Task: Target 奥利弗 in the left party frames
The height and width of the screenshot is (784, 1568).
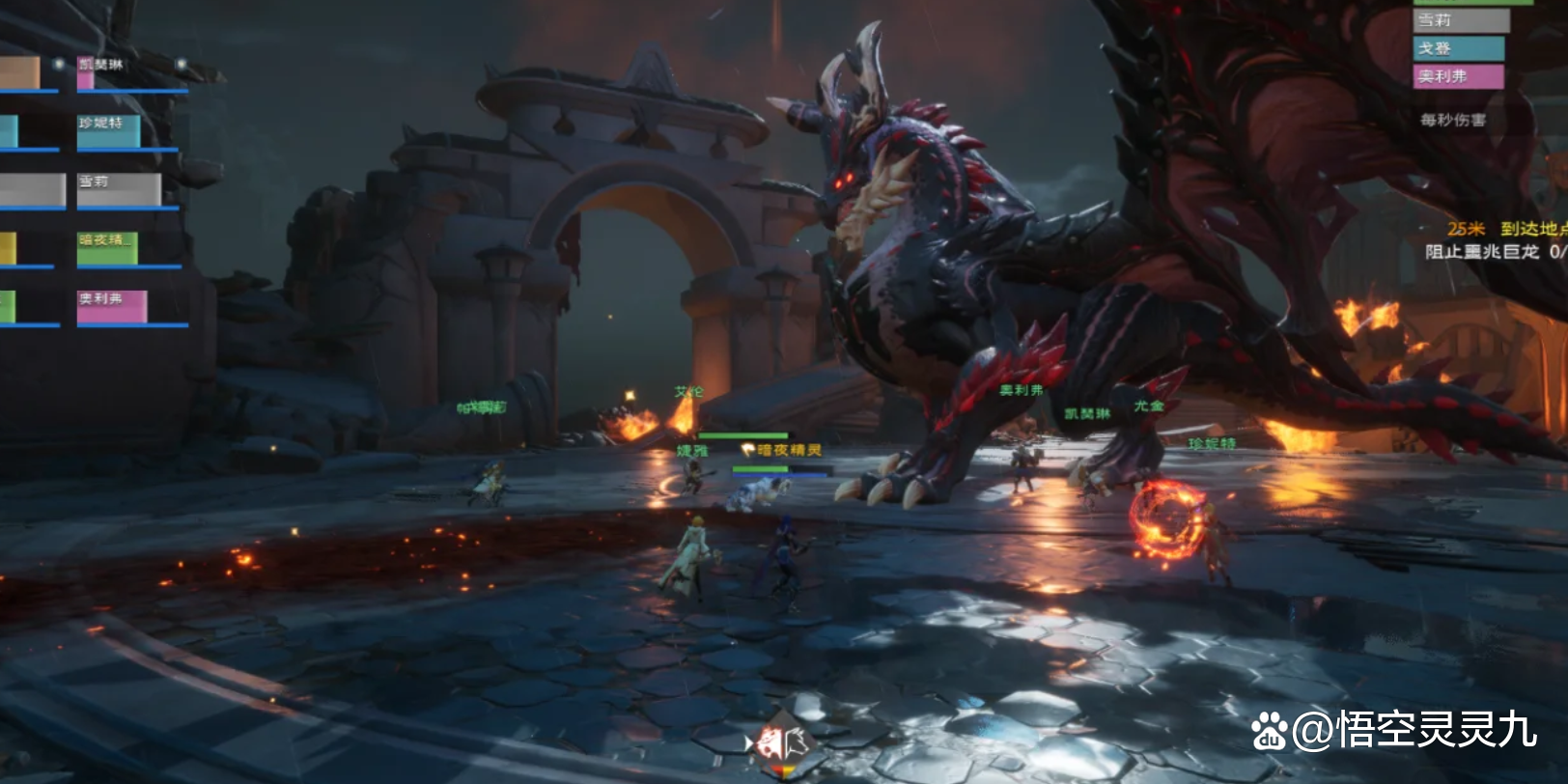Action: [x=112, y=307]
